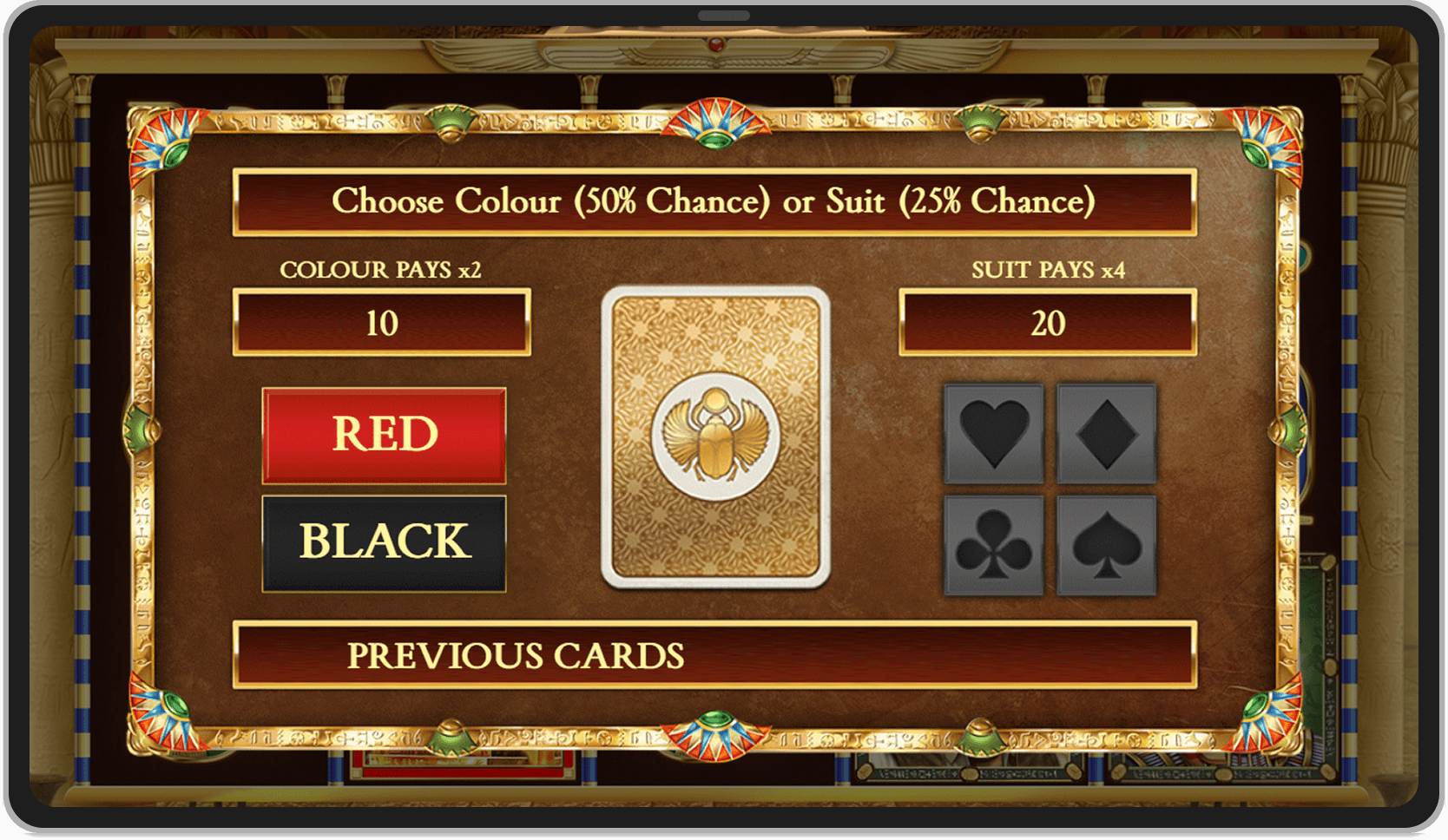Select the colour stake display showing 10

(382, 323)
